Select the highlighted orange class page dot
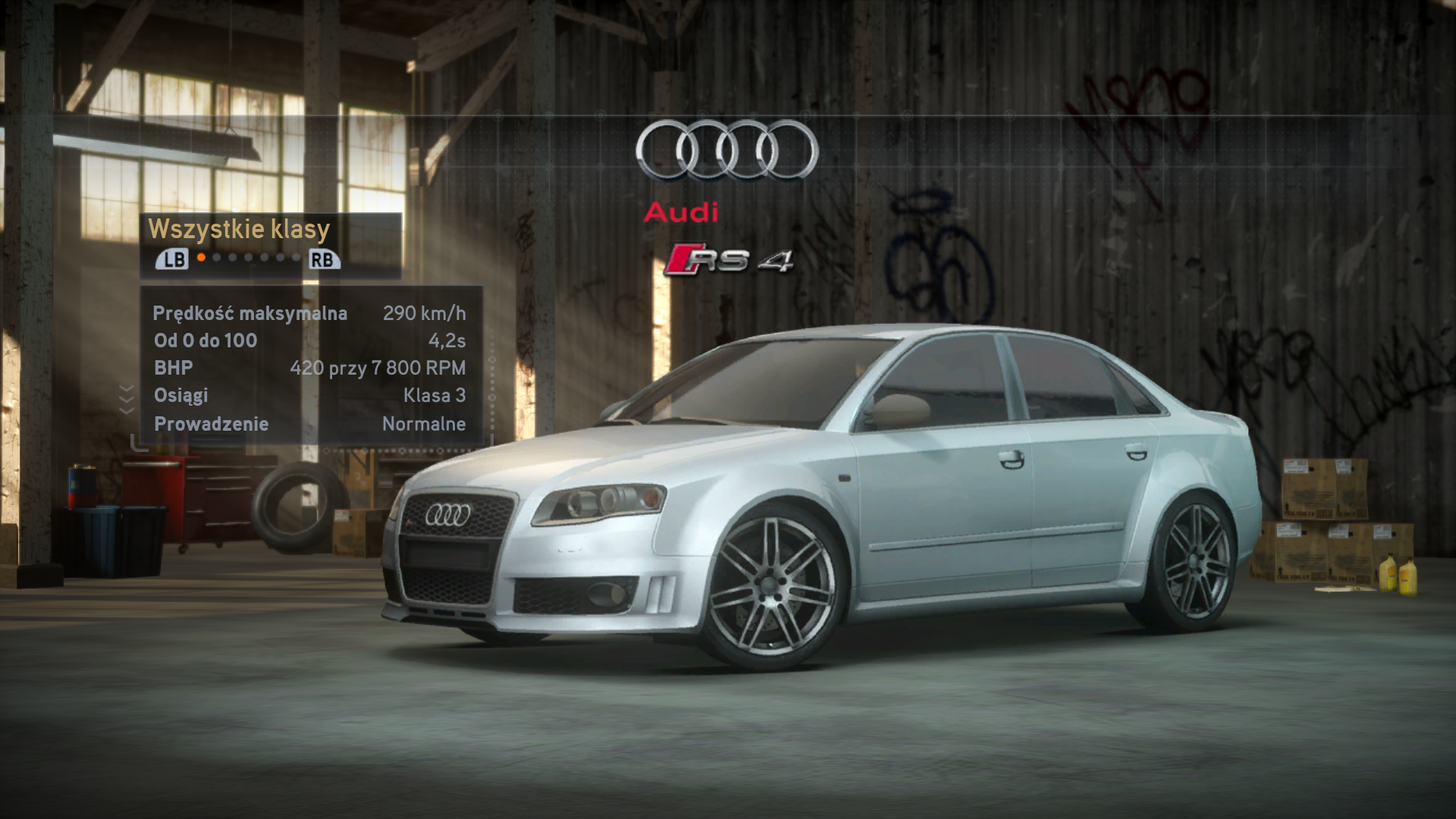 click(x=201, y=258)
